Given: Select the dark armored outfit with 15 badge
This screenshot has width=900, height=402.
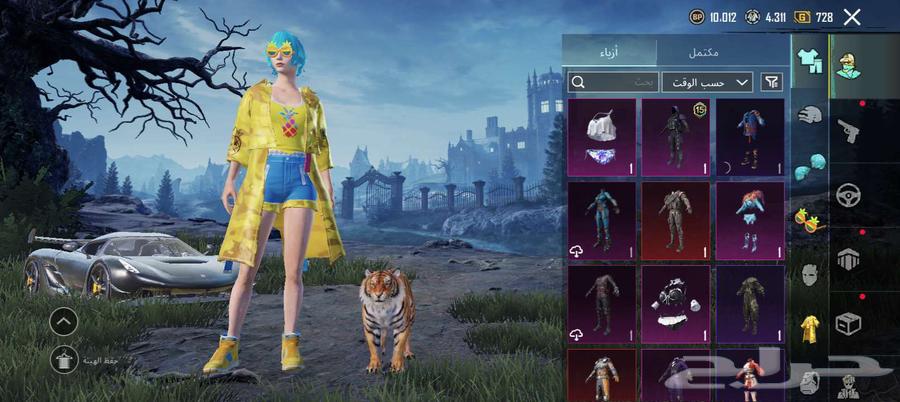Looking at the screenshot, I should [x=676, y=136].
